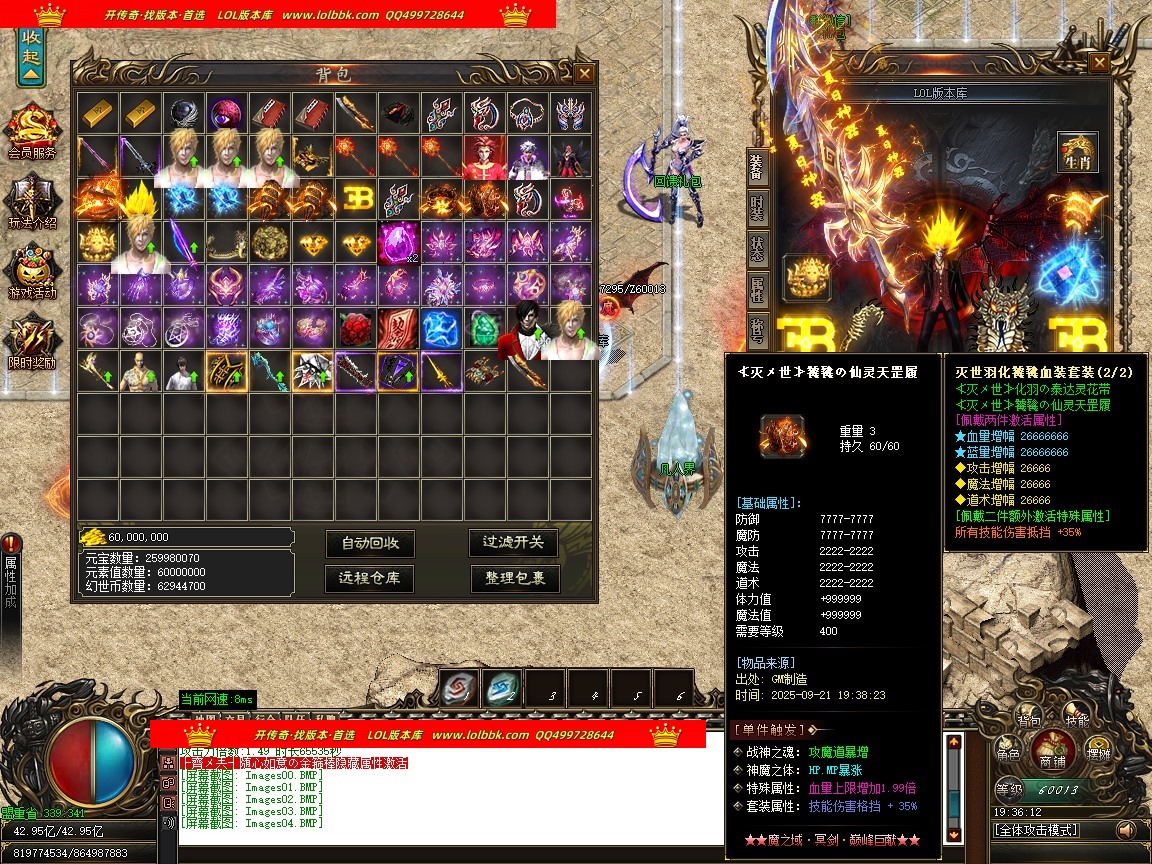Select the purple egg item in the bag
Viewport: 1152px width, 864px height.
coord(398,243)
